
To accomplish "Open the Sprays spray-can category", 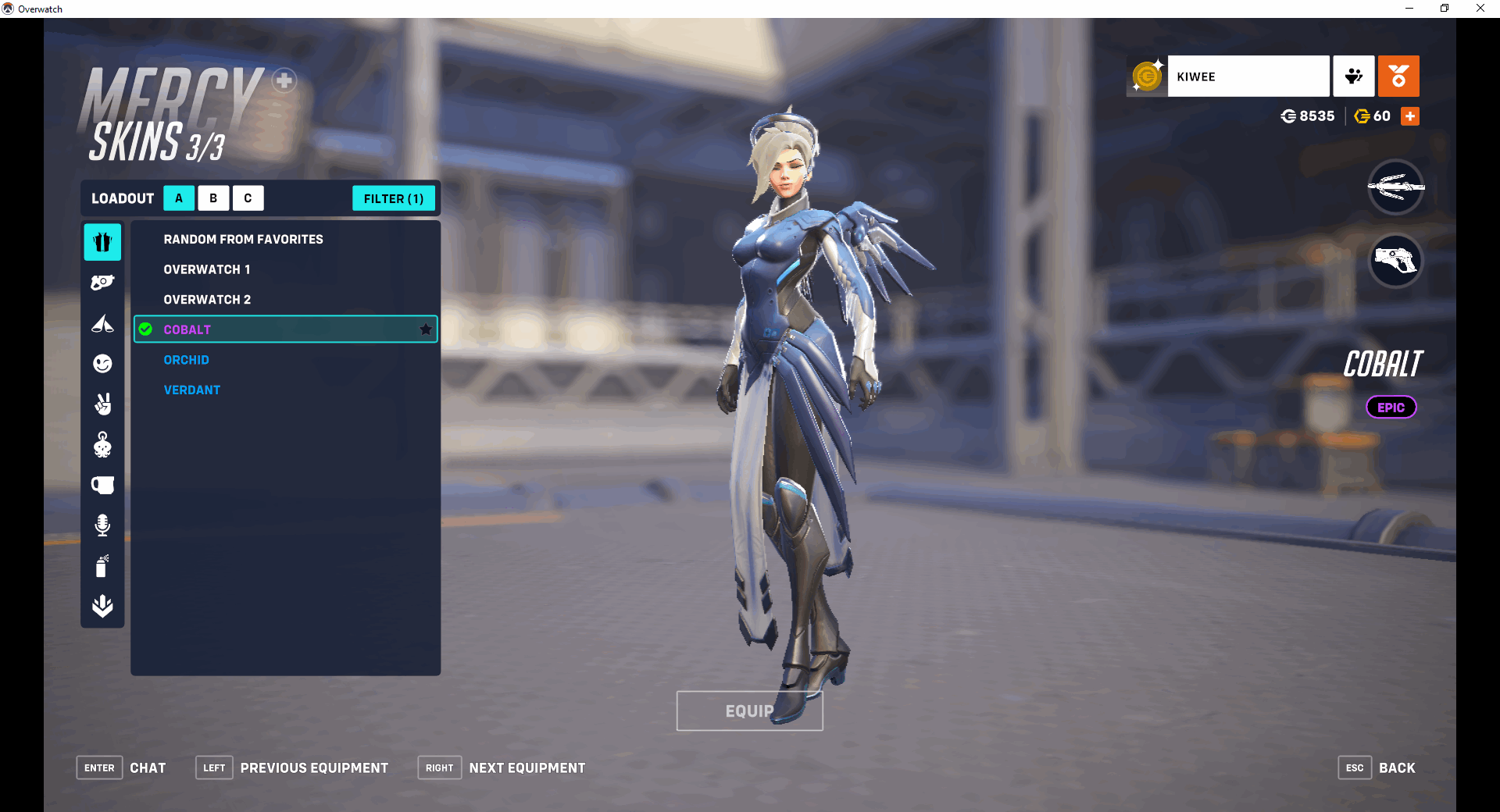I will coord(102,566).
